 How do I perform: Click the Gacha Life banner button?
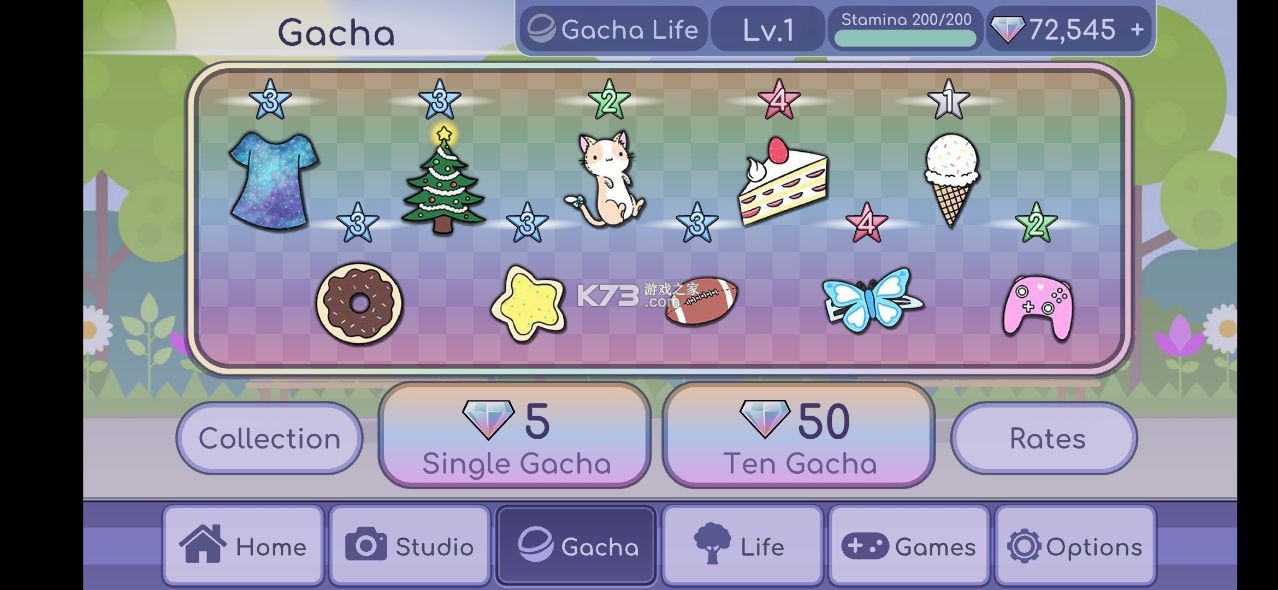(x=613, y=30)
